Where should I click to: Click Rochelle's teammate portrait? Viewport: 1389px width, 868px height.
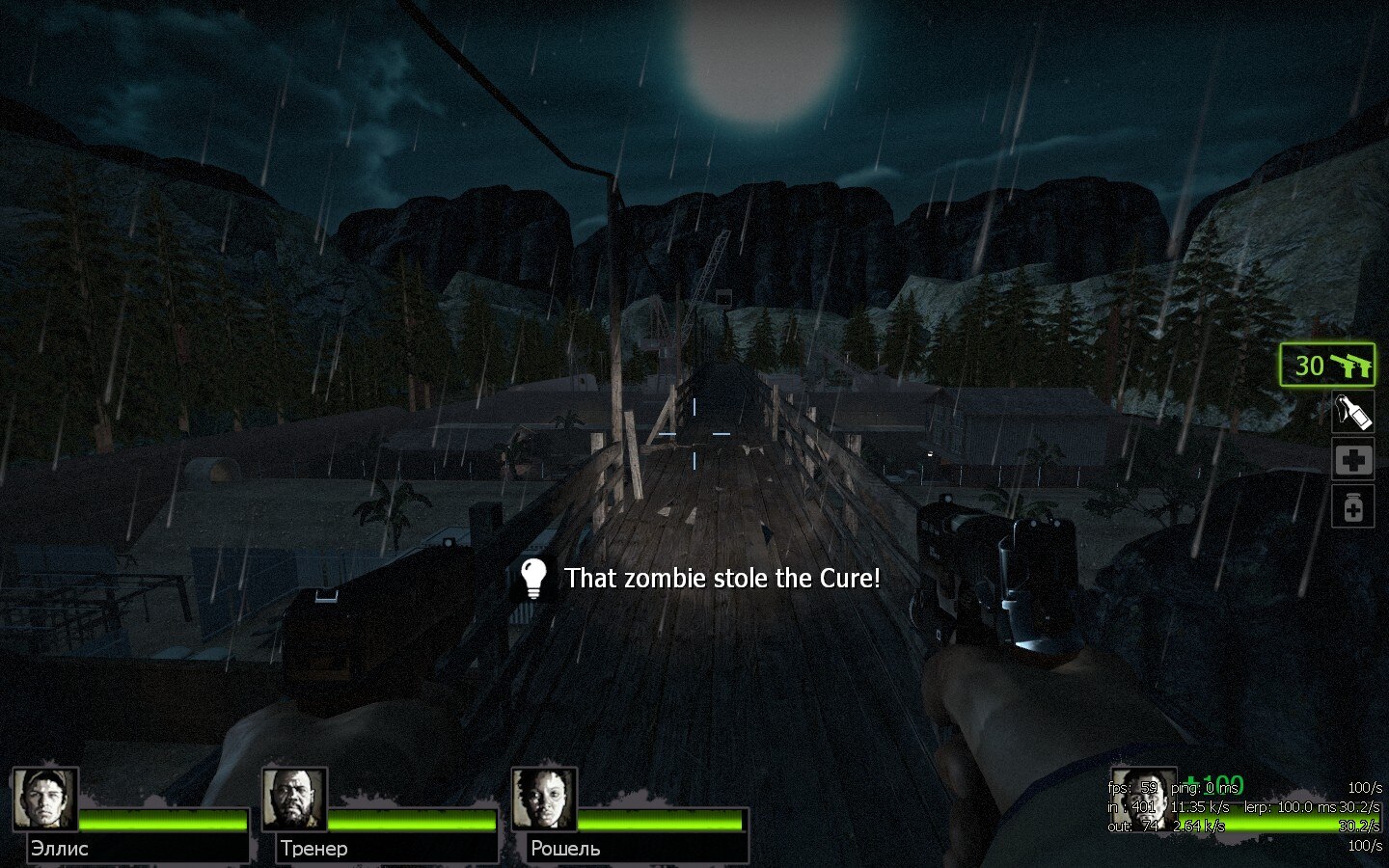click(545, 800)
